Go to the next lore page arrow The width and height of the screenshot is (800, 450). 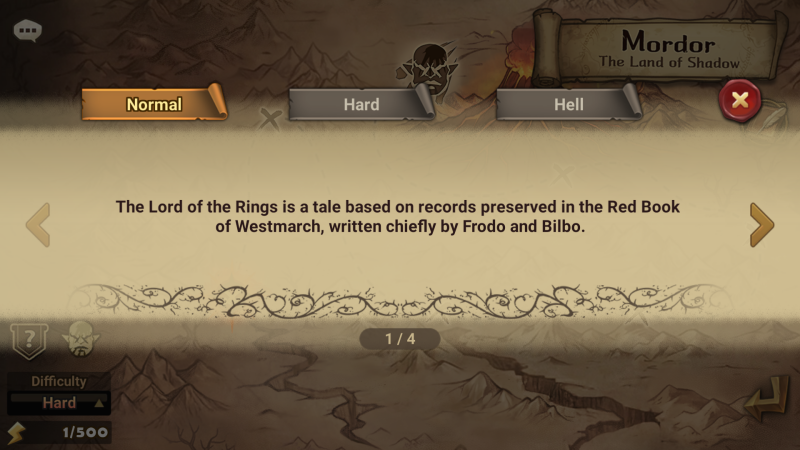pos(761,225)
